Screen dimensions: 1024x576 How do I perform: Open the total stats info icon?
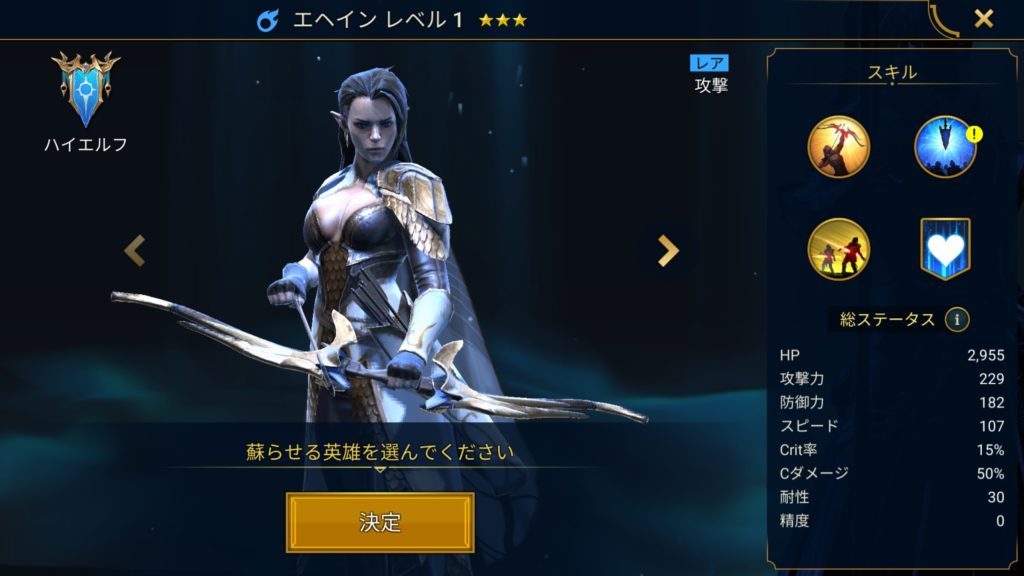point(958,320)
